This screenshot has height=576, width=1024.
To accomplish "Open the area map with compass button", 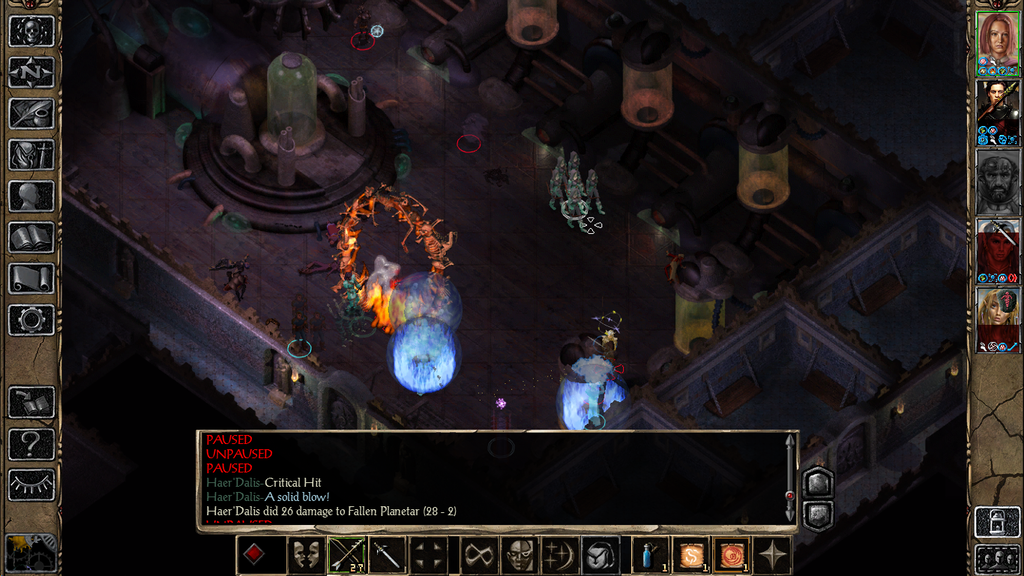I will [x=31, y=72].
